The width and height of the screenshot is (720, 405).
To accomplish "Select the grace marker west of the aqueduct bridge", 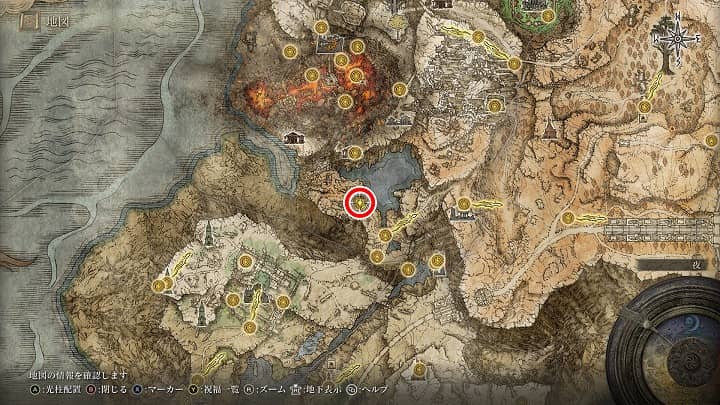I will 568,218.
